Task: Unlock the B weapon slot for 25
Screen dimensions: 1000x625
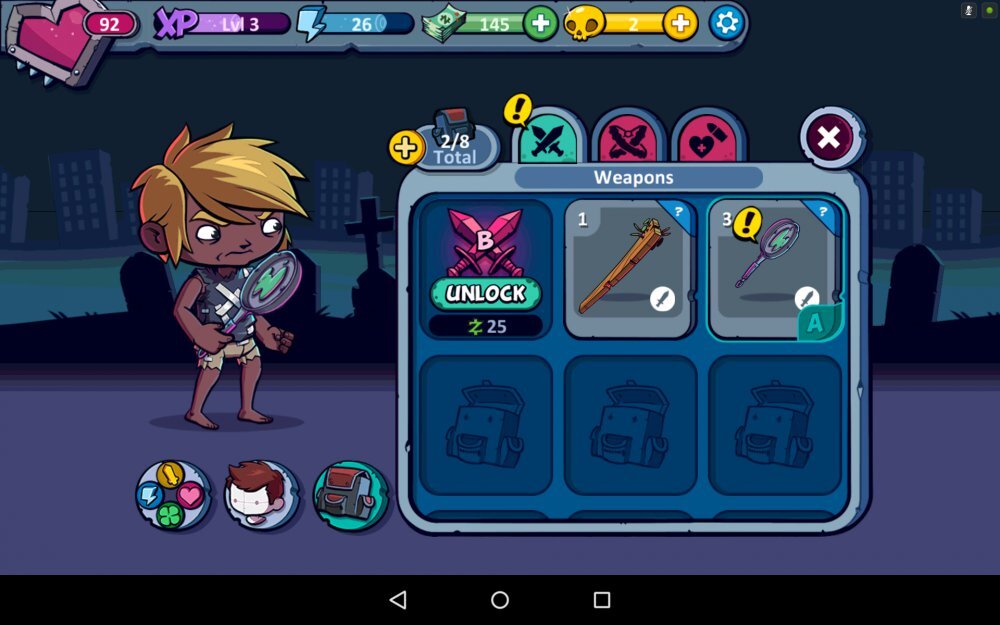Action: (486, 293)
